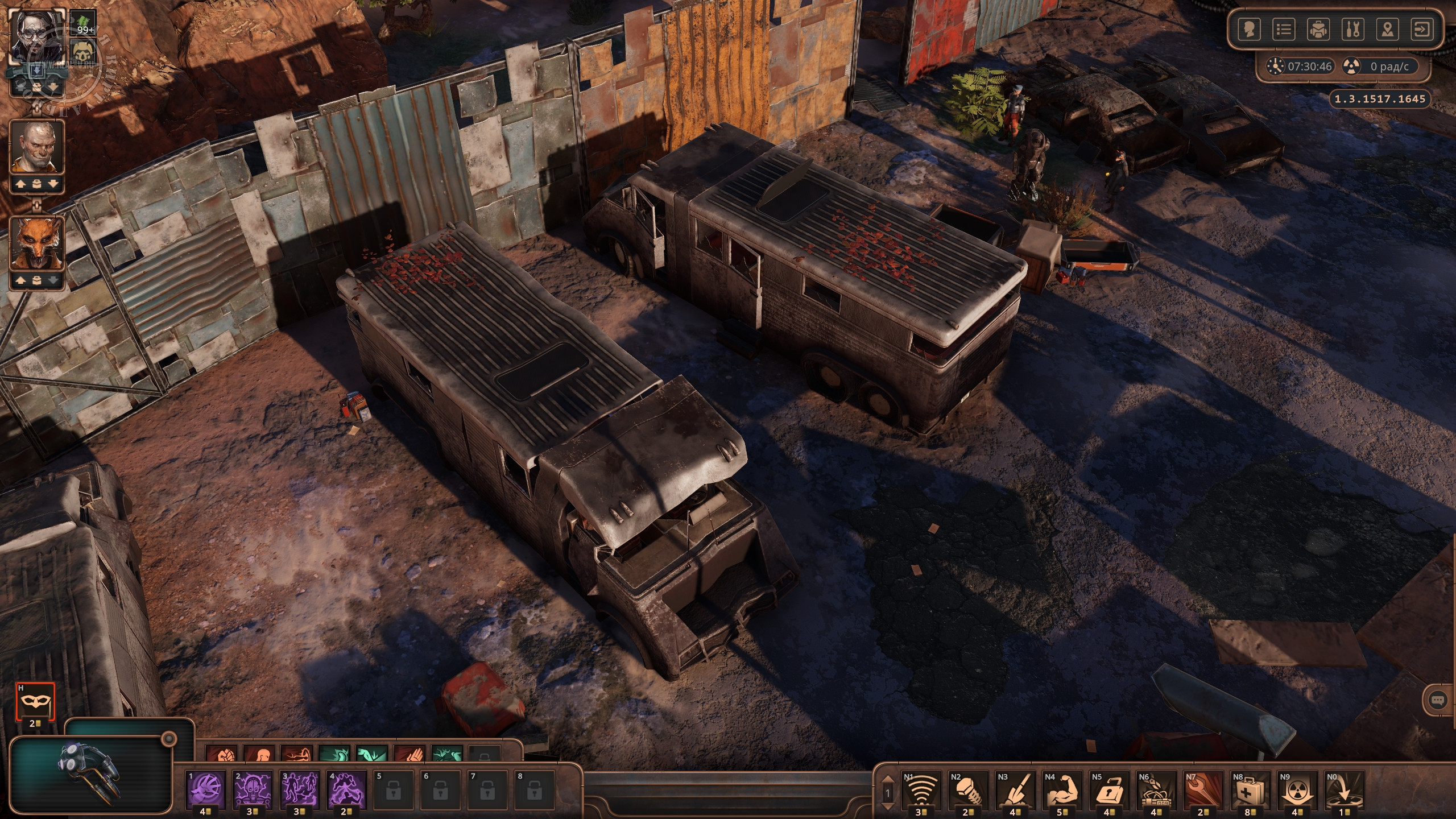Click the exit arrow menu button

click(x=1422, y=29)
